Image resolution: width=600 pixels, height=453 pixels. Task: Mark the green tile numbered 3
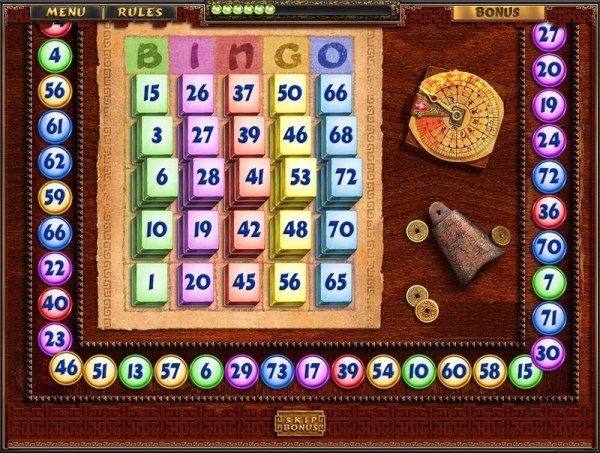coord(157,135)
